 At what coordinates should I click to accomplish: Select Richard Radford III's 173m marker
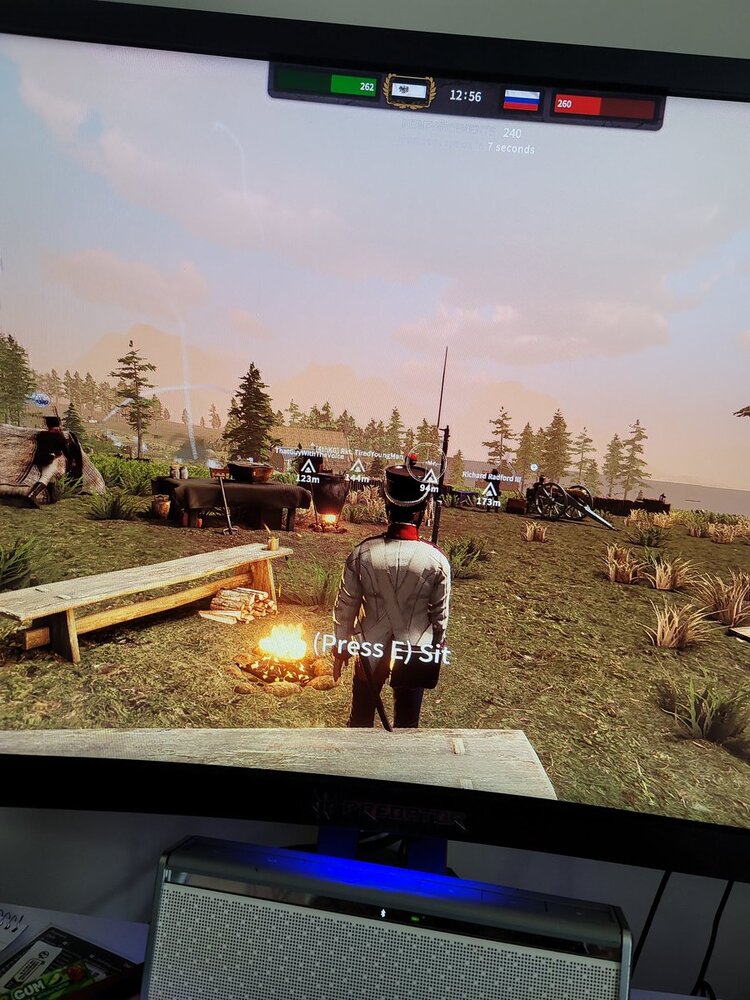489,489
